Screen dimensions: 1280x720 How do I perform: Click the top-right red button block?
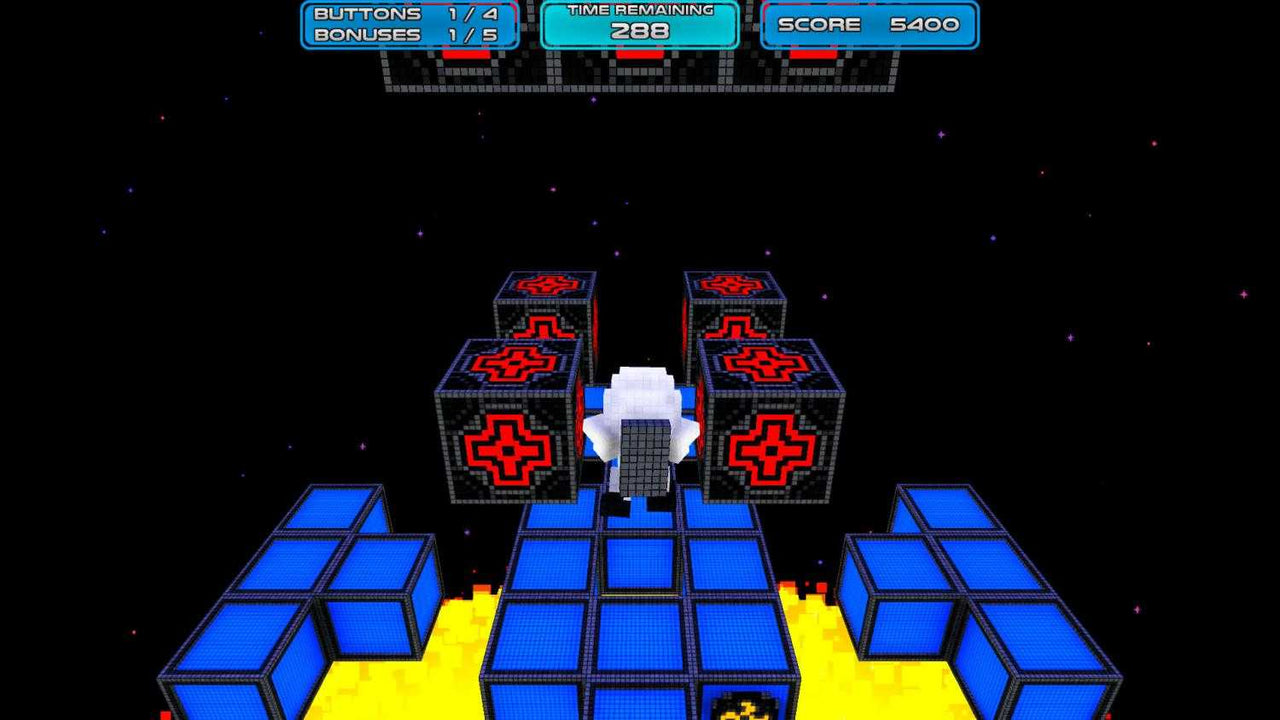point(735,320)
